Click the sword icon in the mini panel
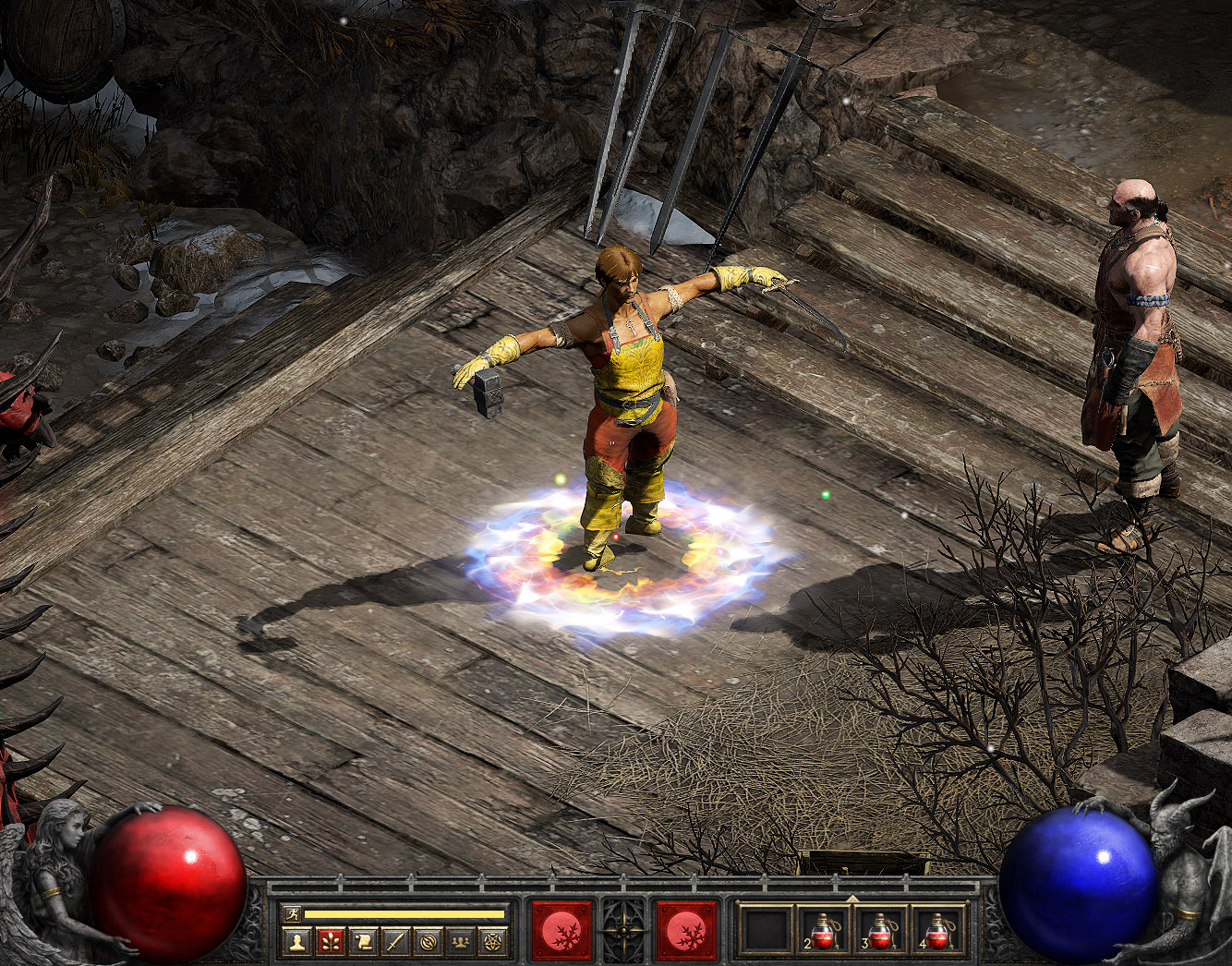The image size is (1232, 966). (x=395, y=942)
